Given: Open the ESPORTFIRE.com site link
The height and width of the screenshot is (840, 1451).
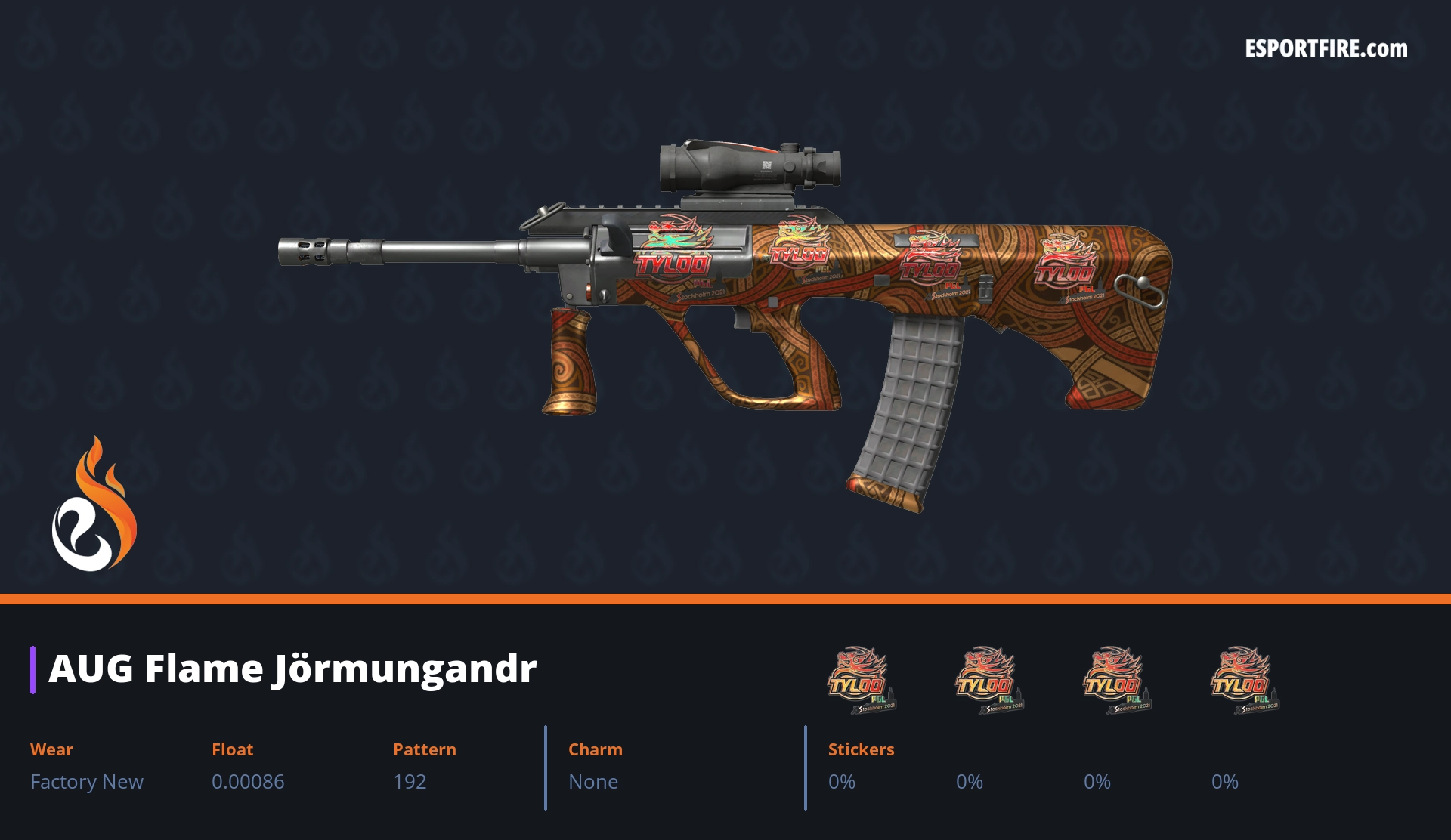Looking at the screenshot, I should click(x=1326, y=49).
